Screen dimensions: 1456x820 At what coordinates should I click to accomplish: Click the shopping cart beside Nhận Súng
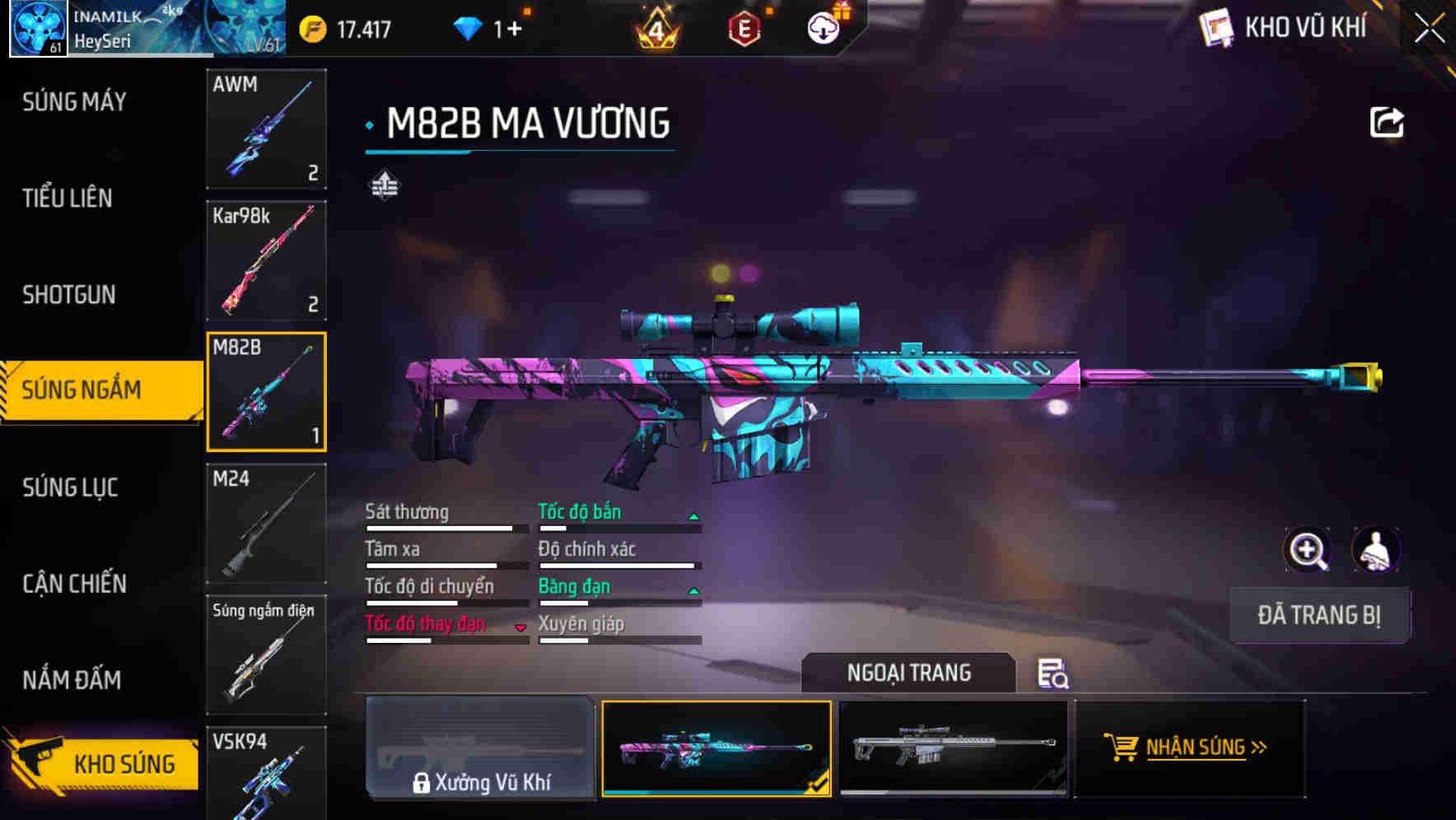point(1122,748)
